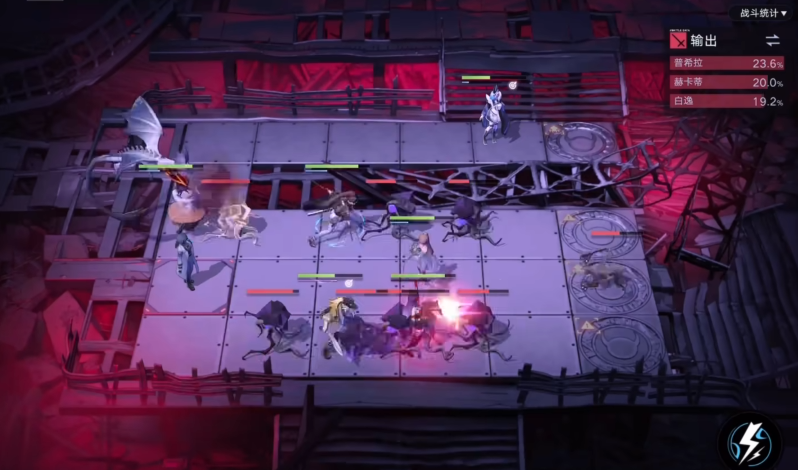Select the 赫卡蒂 damage output row

coord(727,82)
